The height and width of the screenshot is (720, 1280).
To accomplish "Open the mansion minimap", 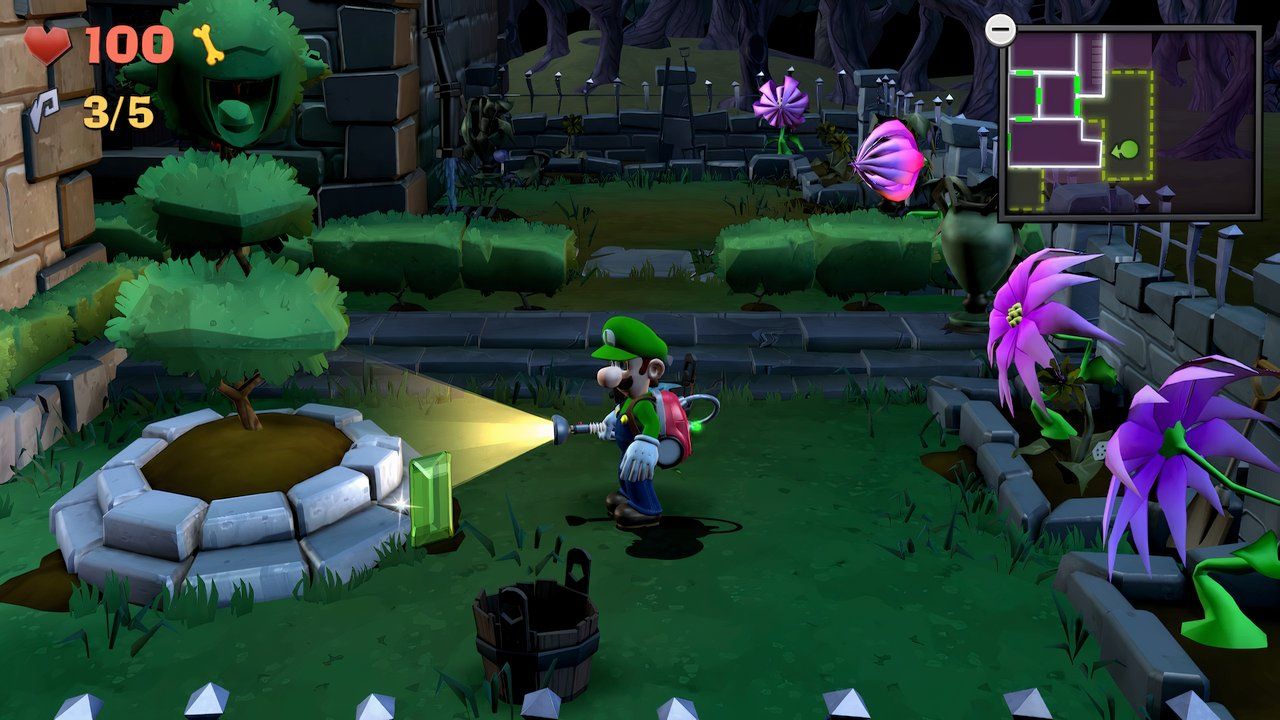I will [1129, 123].
